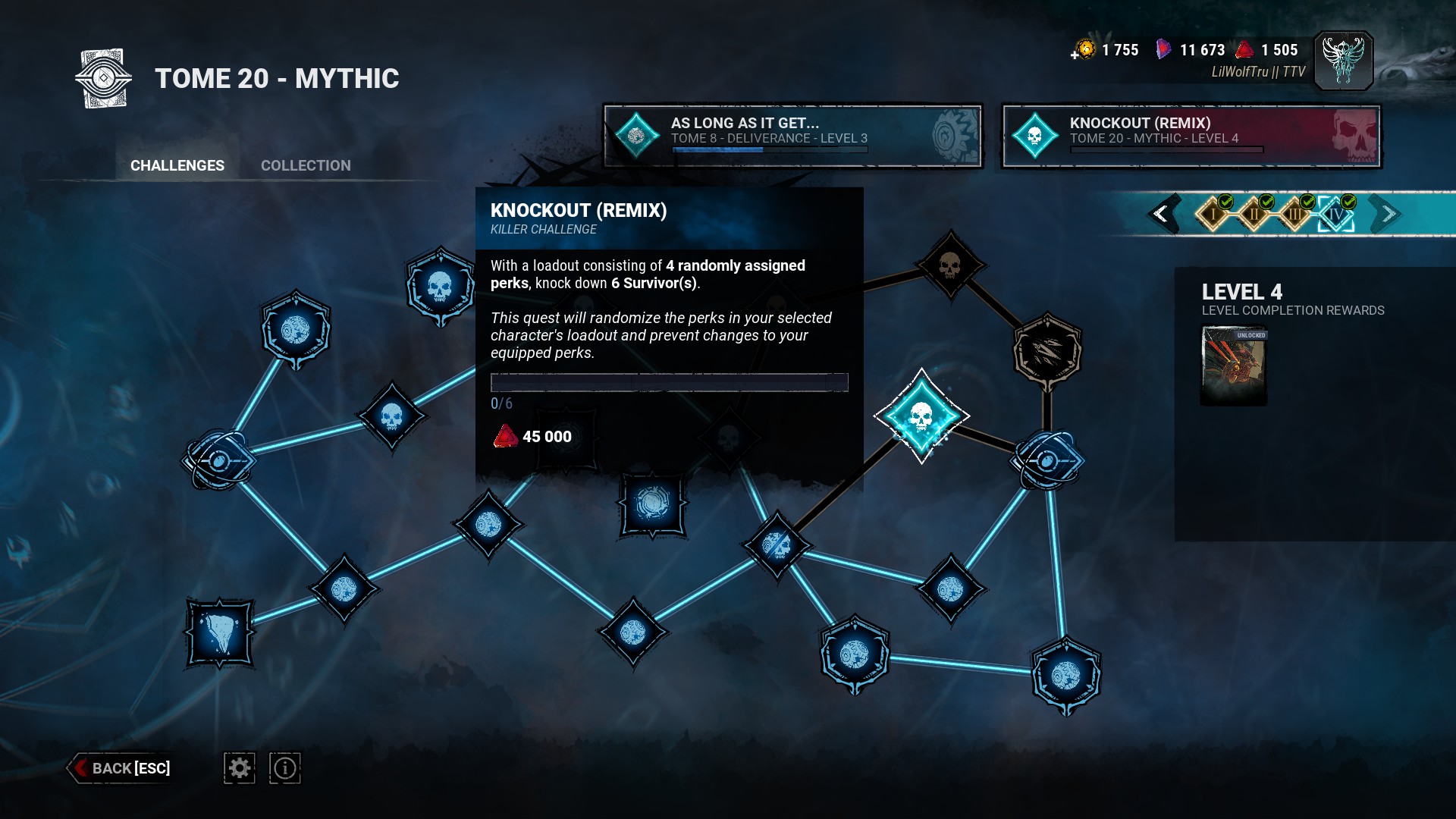The width and height of the screenshot is (1456, 819).
Task: Go back with the BACK button
Action: click(x=121, y=768)
